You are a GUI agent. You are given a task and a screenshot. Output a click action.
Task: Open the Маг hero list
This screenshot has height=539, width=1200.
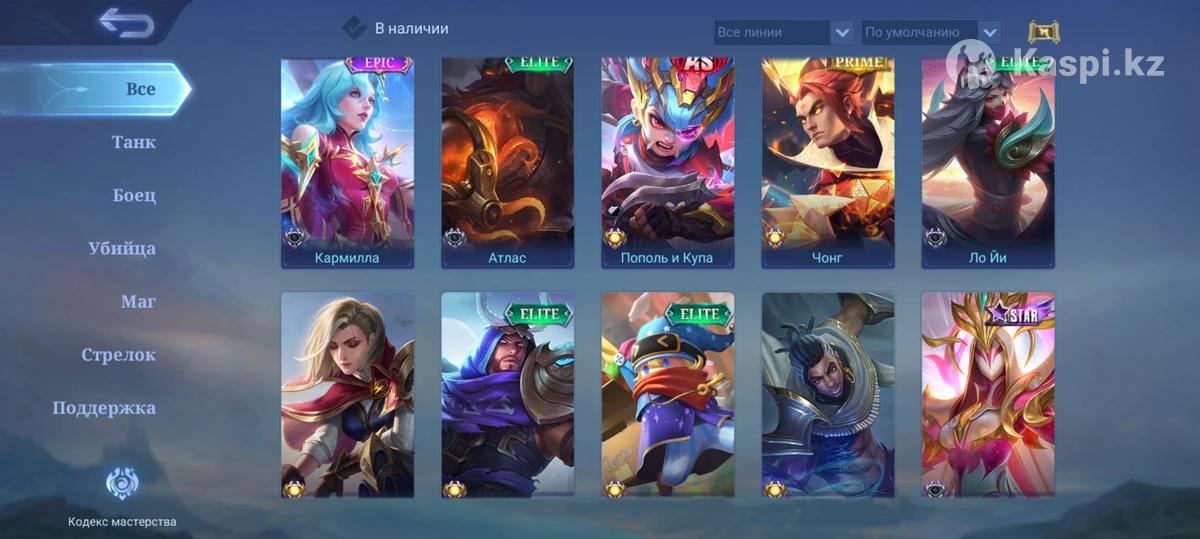tap(138, 301)
